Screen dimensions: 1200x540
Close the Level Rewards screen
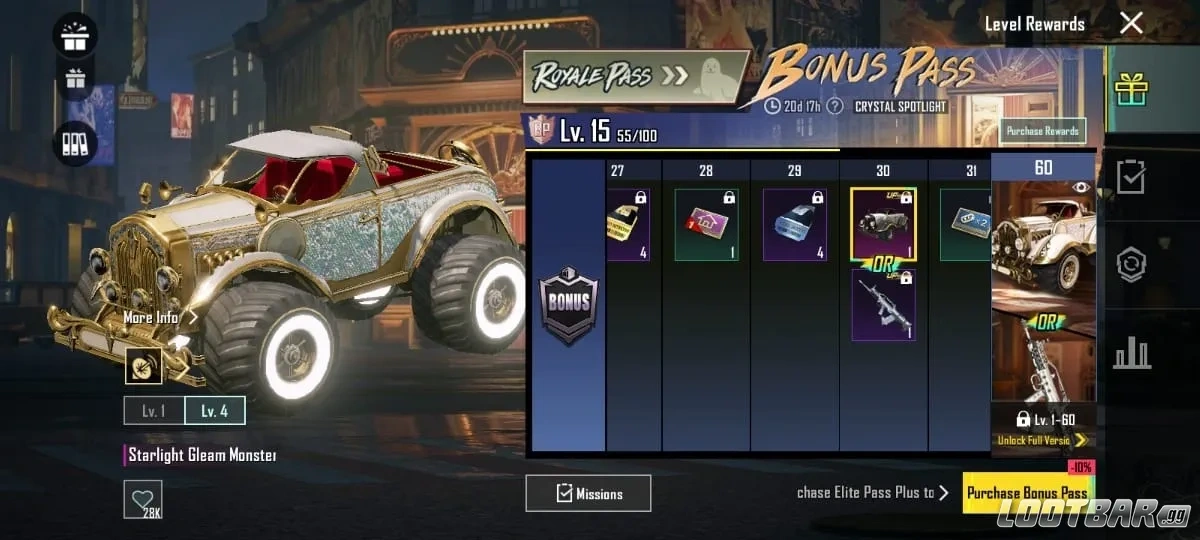click(1131, 23)
